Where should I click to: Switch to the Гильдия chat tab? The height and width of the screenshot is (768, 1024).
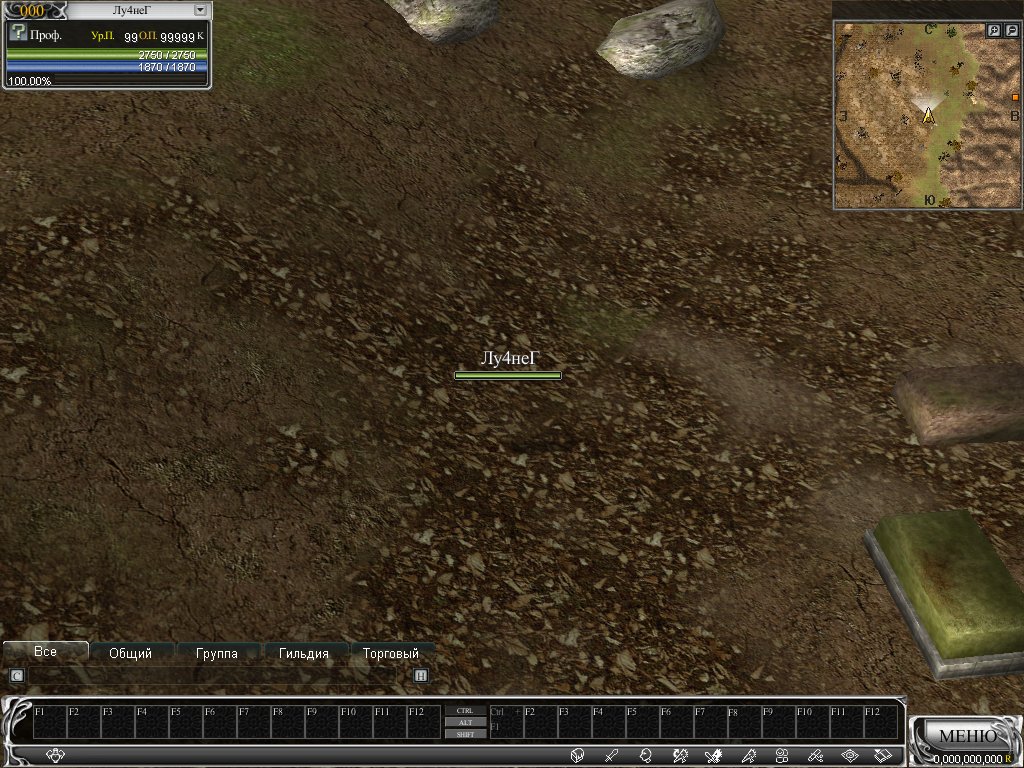(x=304, y=653)
